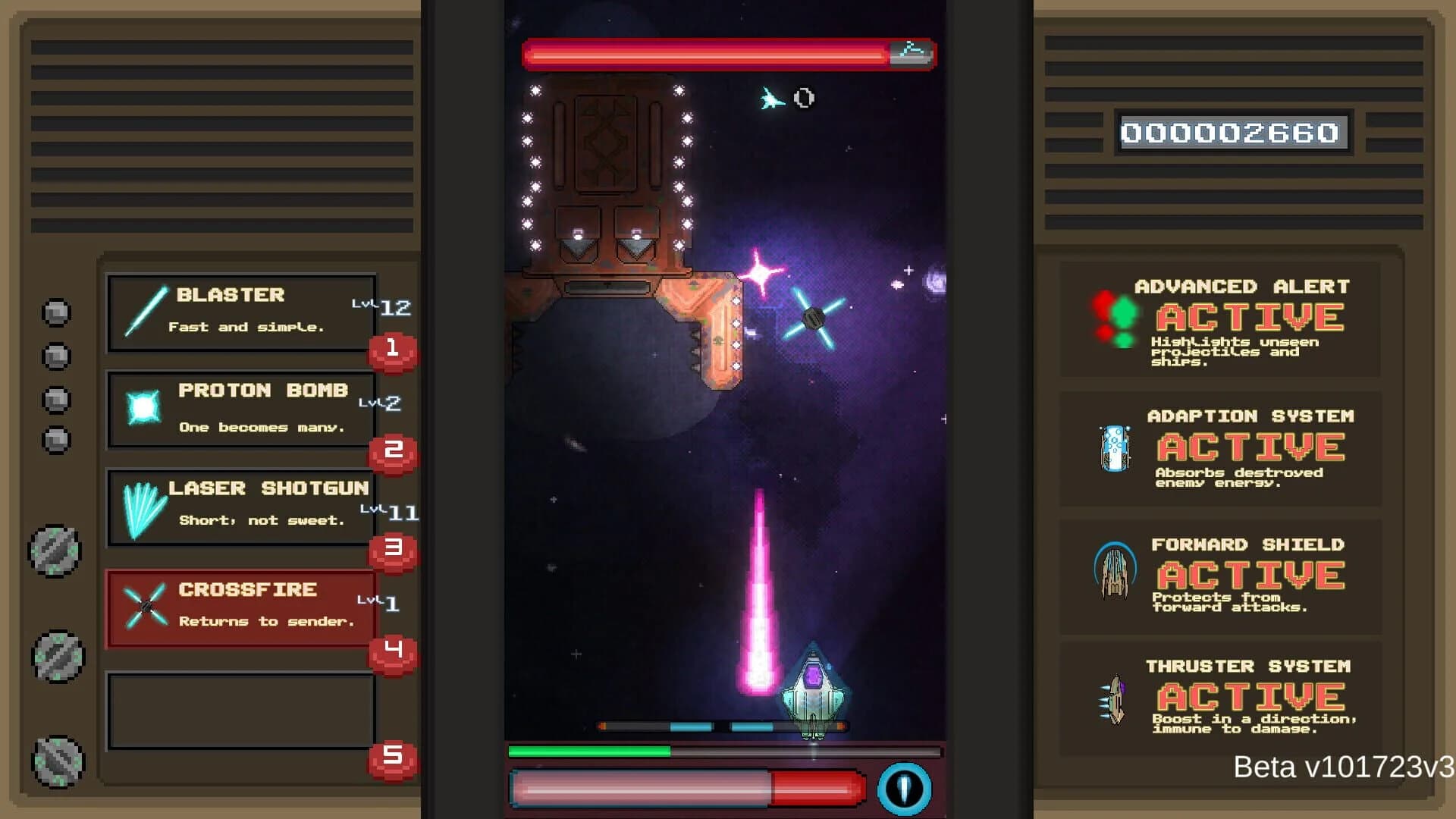Click the Thruster System booster icon
The height and width of the screenshot is (819, 1456).
click(x=1114, y=699)
